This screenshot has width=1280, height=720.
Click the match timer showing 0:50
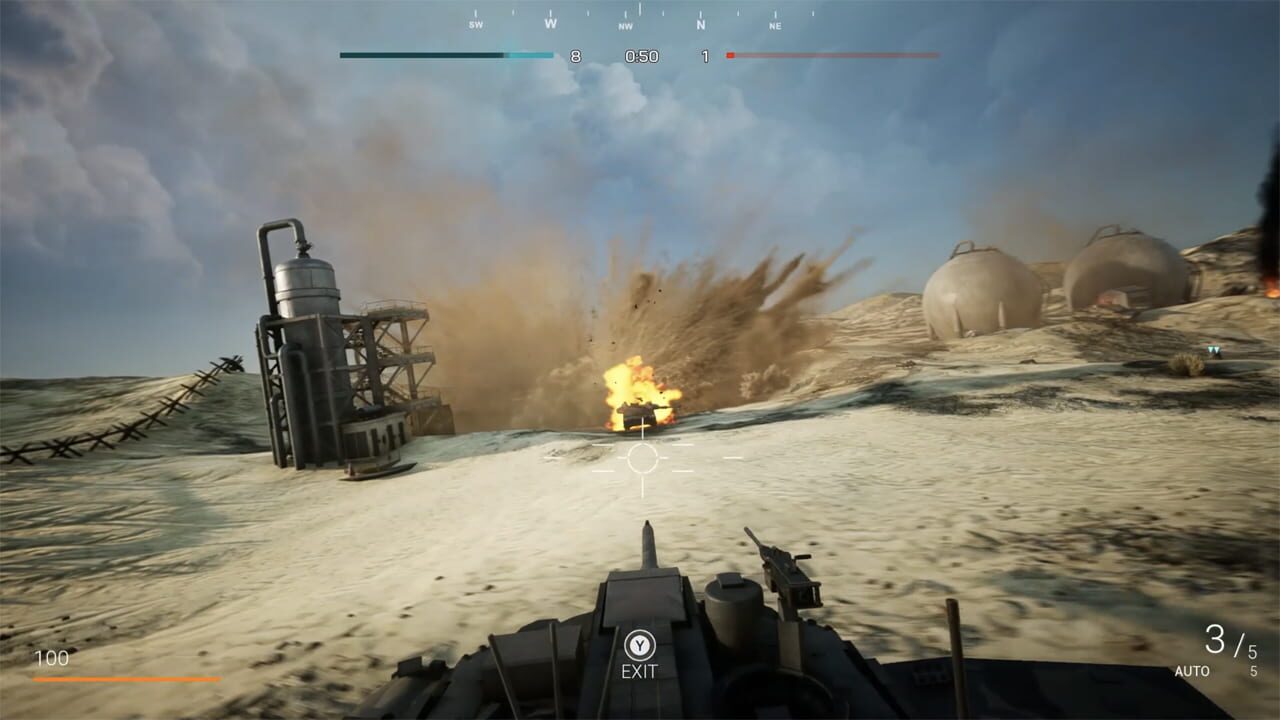[643, 56]
